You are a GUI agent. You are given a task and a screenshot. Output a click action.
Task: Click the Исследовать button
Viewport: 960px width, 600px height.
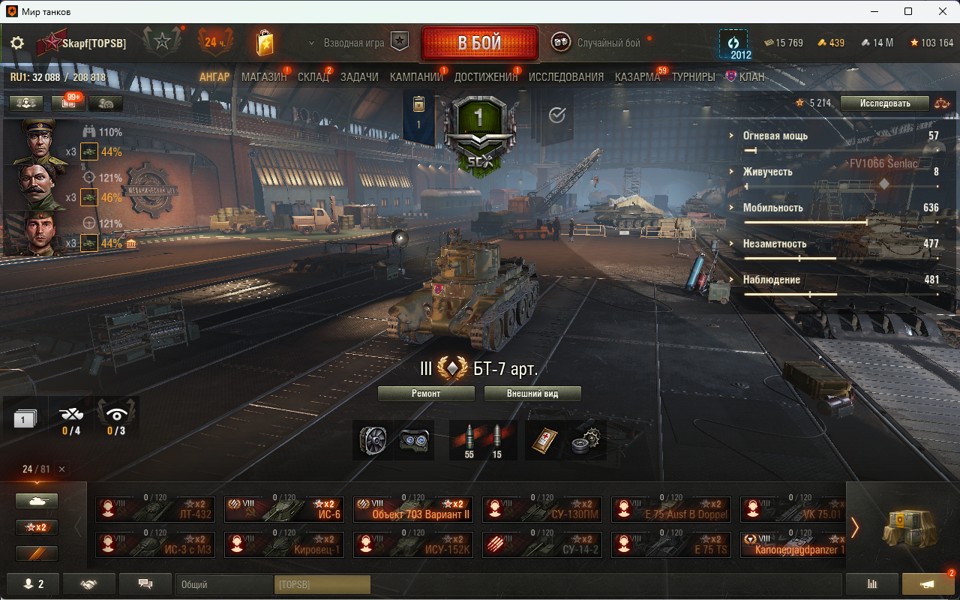tap(877, 103)
